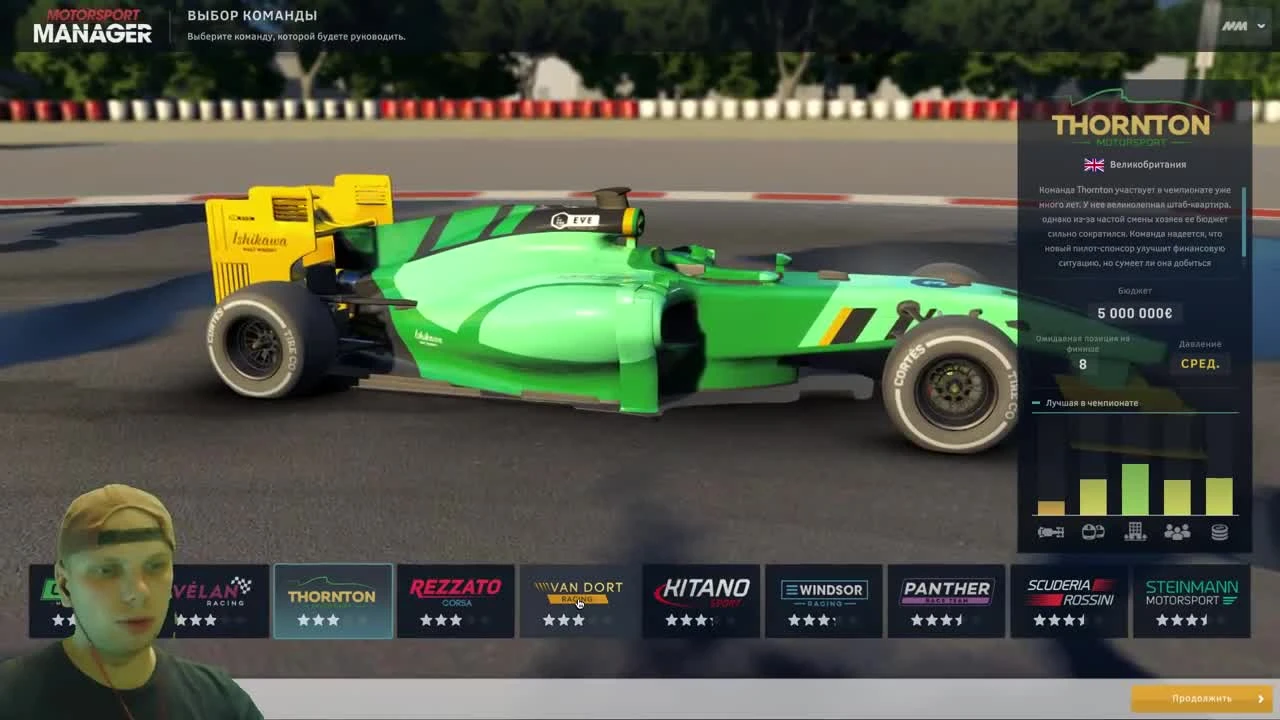Image resolution: width=1280 pixels, height=720 pixels.
Task: Open the headquarters building icon
Action: click(1135, 533)
